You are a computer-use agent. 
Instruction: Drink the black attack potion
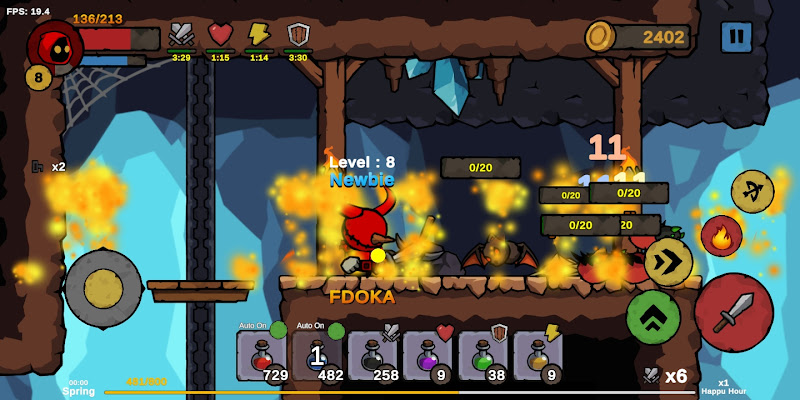pyautogui.click(x=373, y=356)
